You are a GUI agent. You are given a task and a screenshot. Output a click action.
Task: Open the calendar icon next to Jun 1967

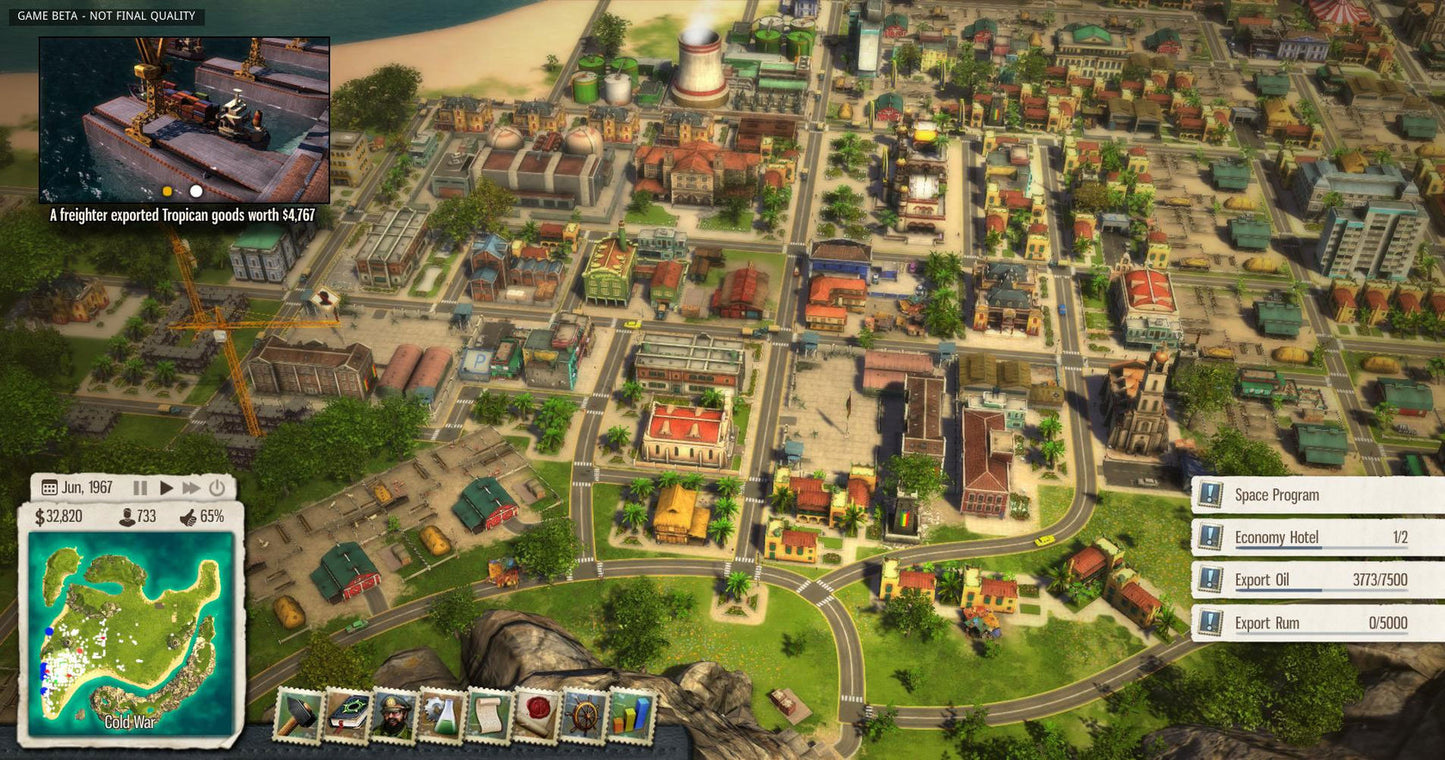tap(49, 487)
